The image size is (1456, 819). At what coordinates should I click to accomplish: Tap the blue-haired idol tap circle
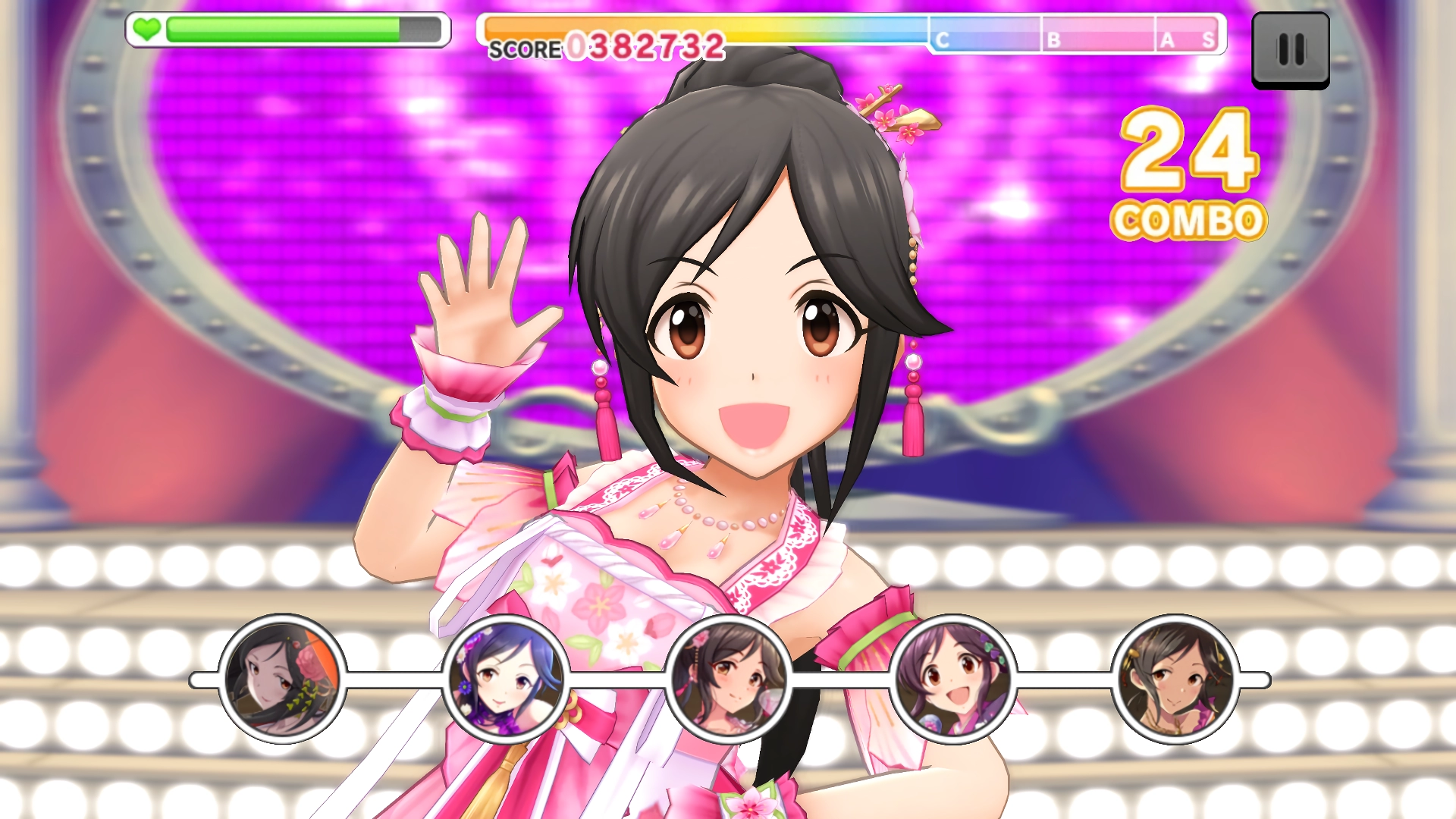tap(505, 679)
